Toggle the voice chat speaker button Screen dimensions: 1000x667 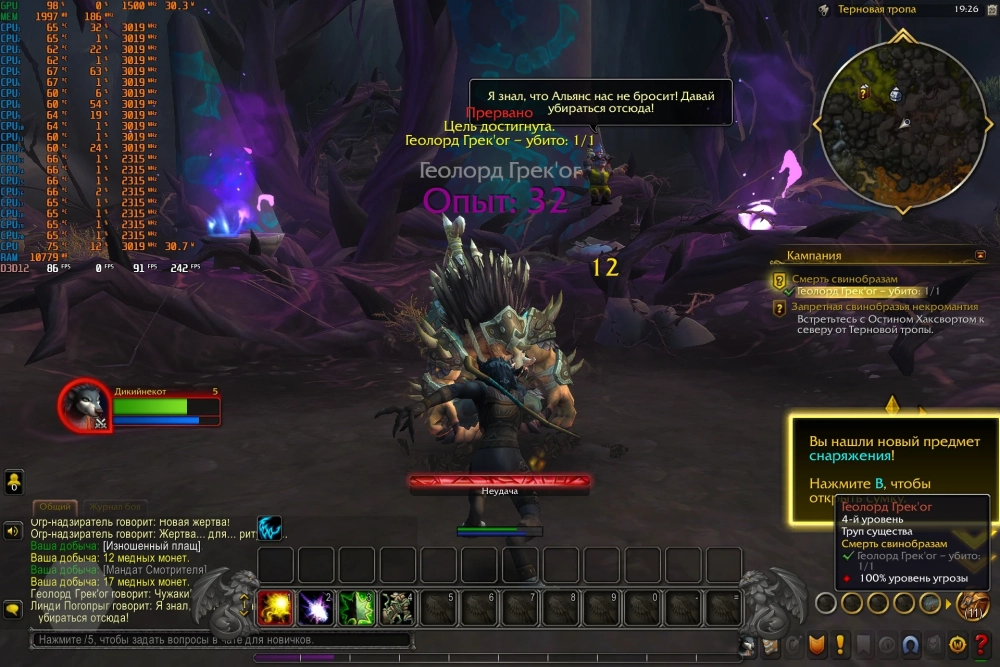pos(13,531)
